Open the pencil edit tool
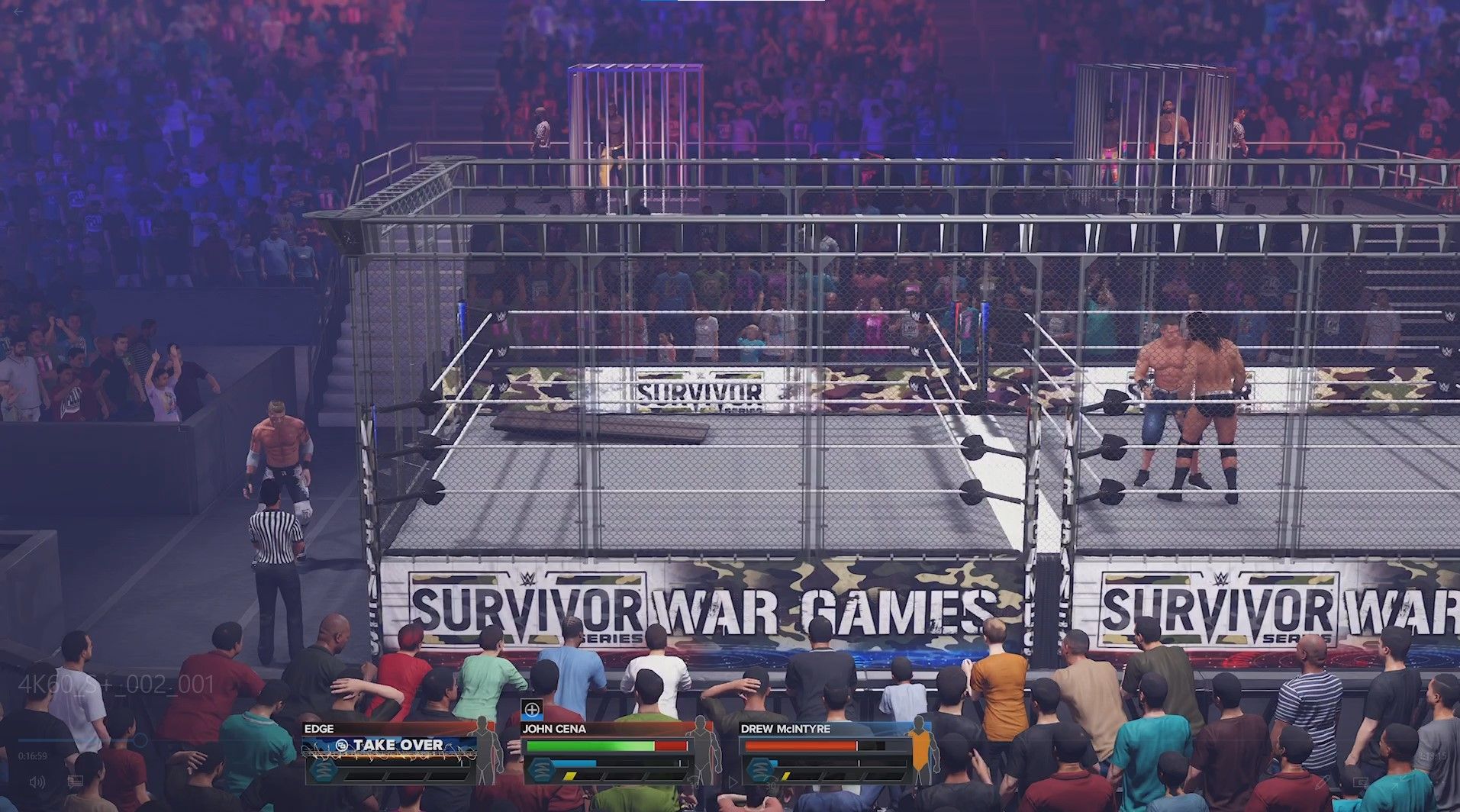Viewport: 1460px width, 812px height. tap(1324, 783)
